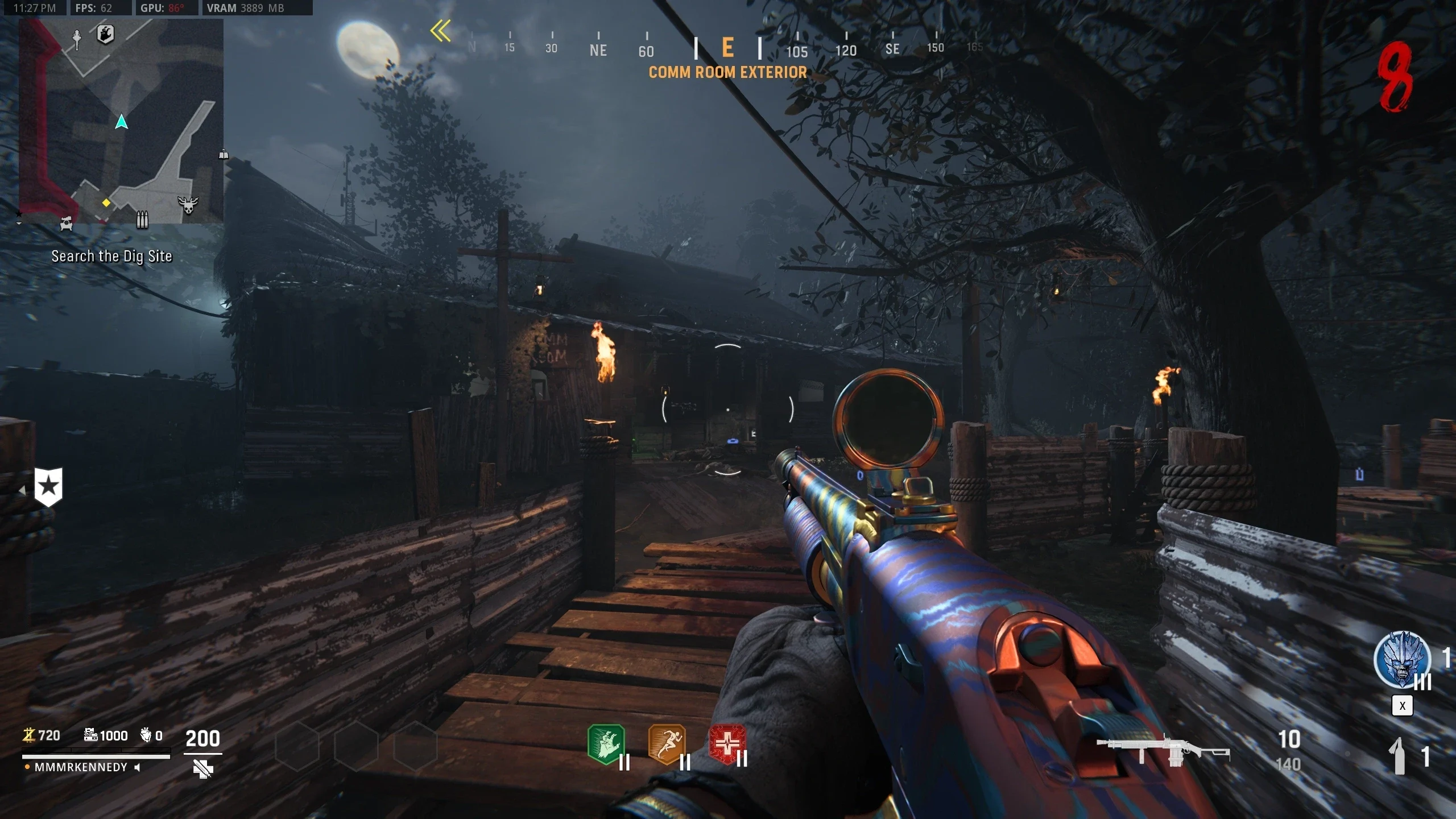This screenshot has height=819, width=1456.
Task: Select the yellow diamond objective marker
Action: [x=106, y=202]
